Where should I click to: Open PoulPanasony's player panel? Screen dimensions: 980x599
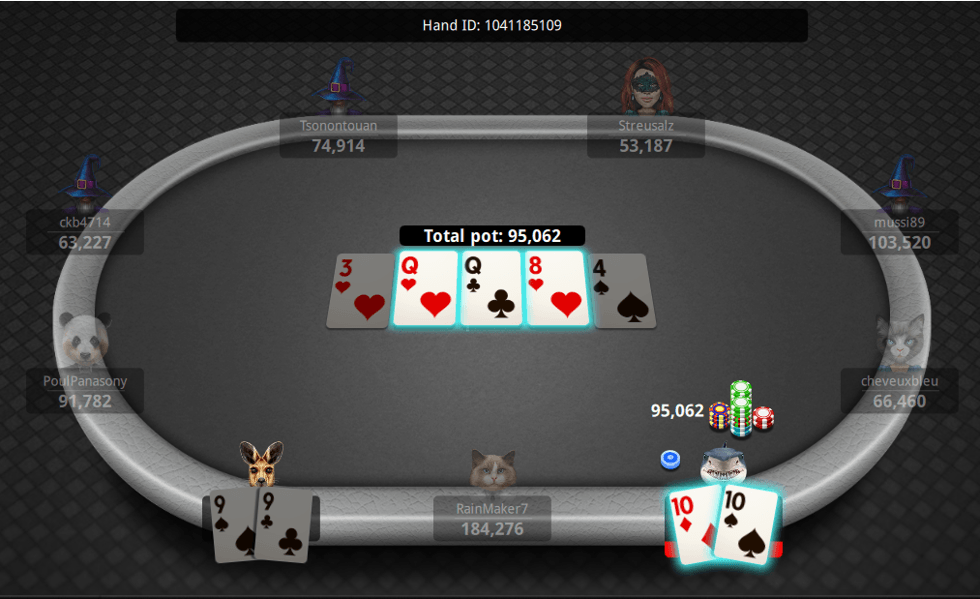click(85, 391)
